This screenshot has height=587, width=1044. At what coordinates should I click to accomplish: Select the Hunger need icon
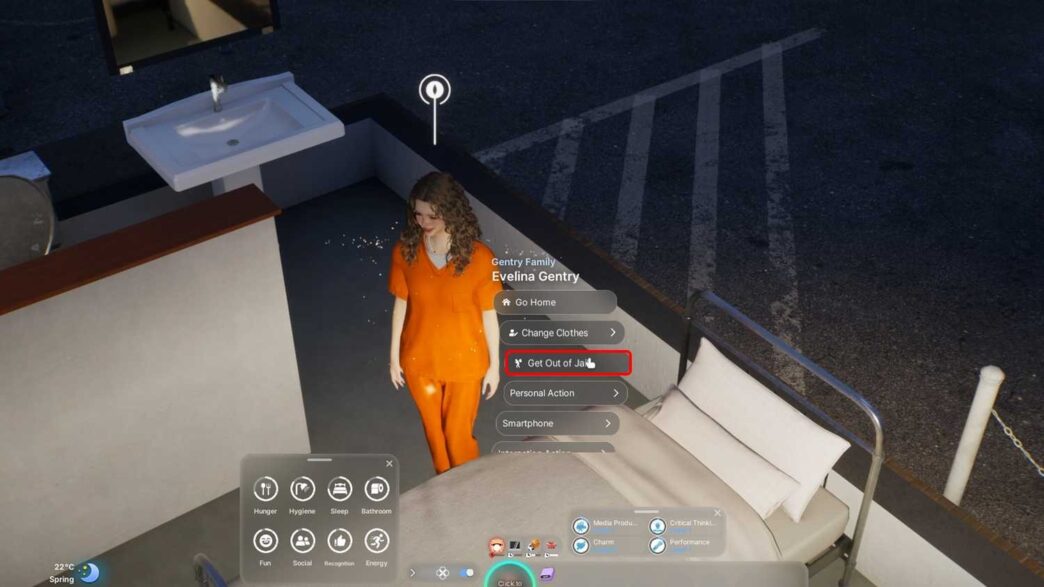(265, 489)
